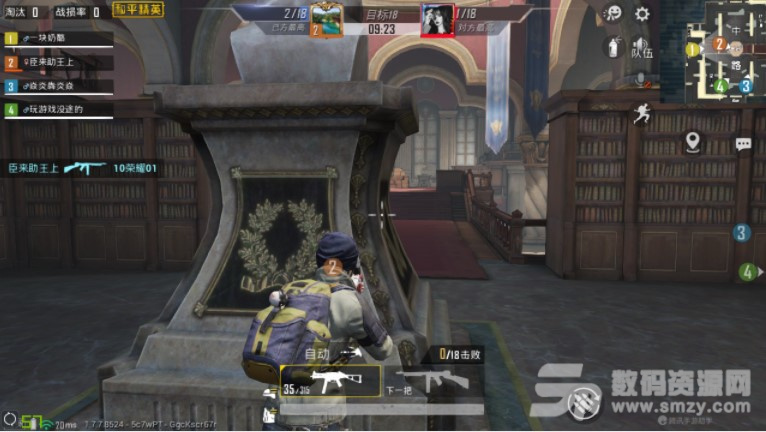Open the minimap

coord(735,48)
